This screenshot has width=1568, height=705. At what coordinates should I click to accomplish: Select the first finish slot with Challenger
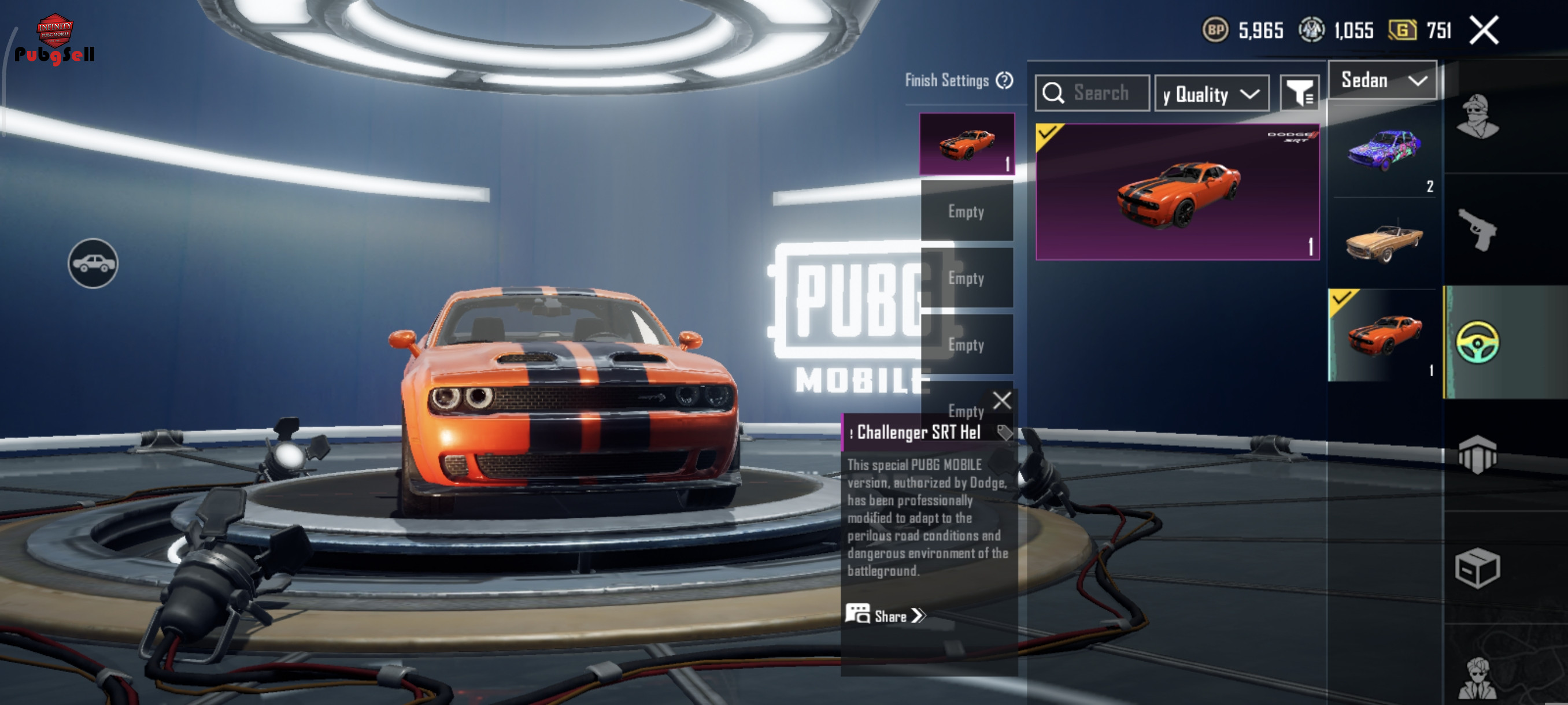(967, 145)
